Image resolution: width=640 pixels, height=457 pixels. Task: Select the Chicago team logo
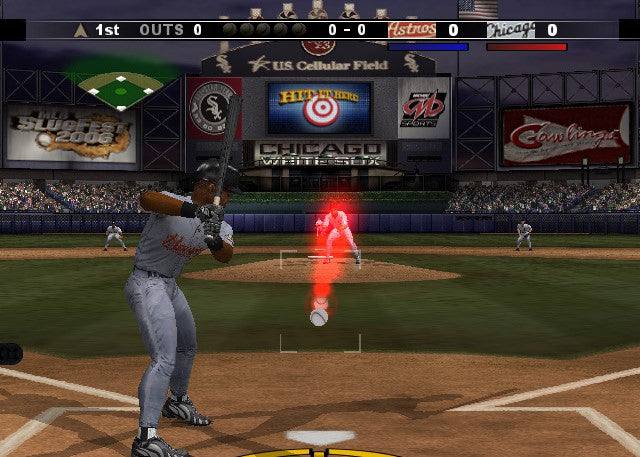tap(510, 30)
